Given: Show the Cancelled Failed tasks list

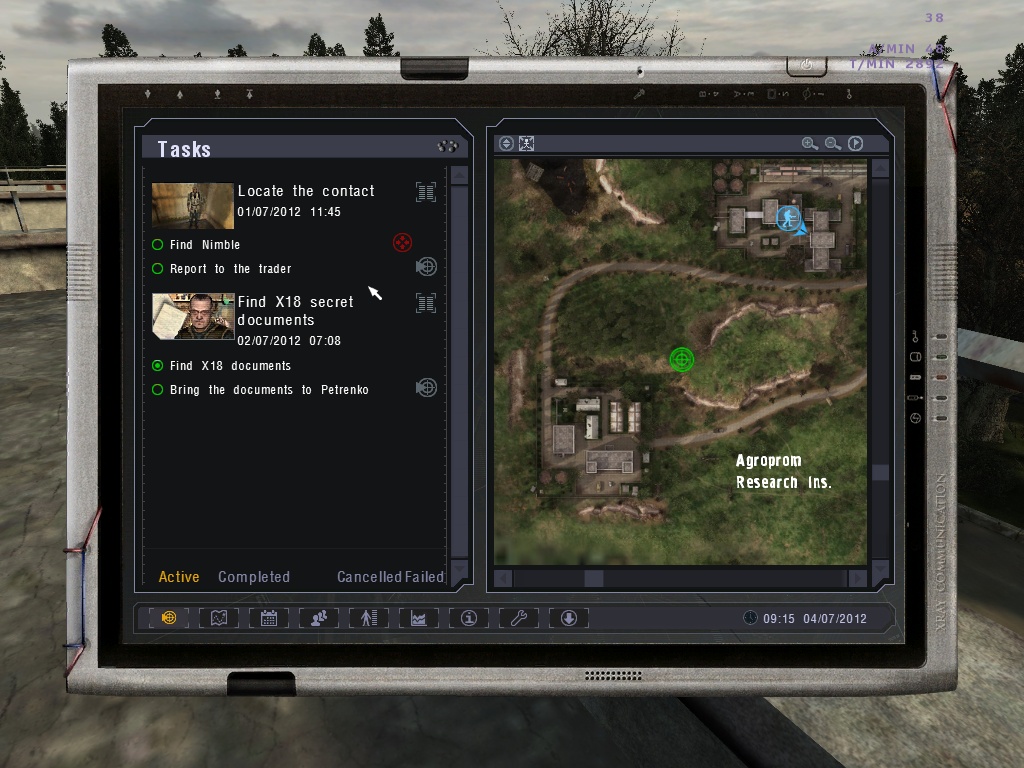Looking at the screenshot, I should 390,577.
